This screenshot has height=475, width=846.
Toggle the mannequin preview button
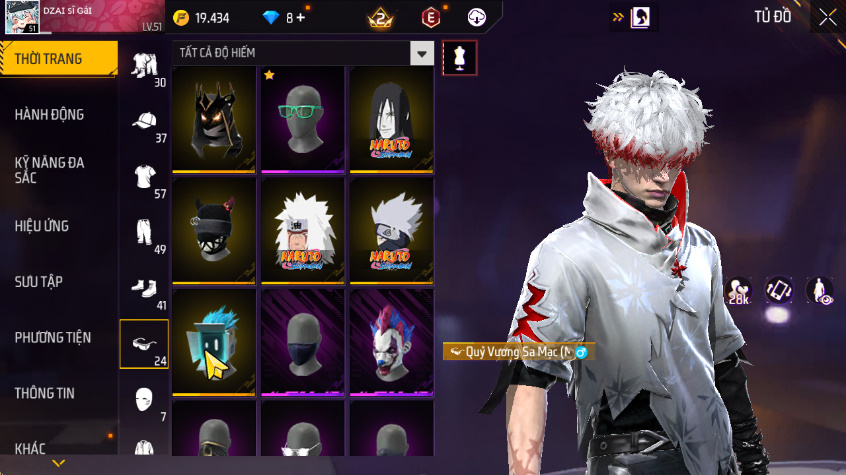point(460,57)
